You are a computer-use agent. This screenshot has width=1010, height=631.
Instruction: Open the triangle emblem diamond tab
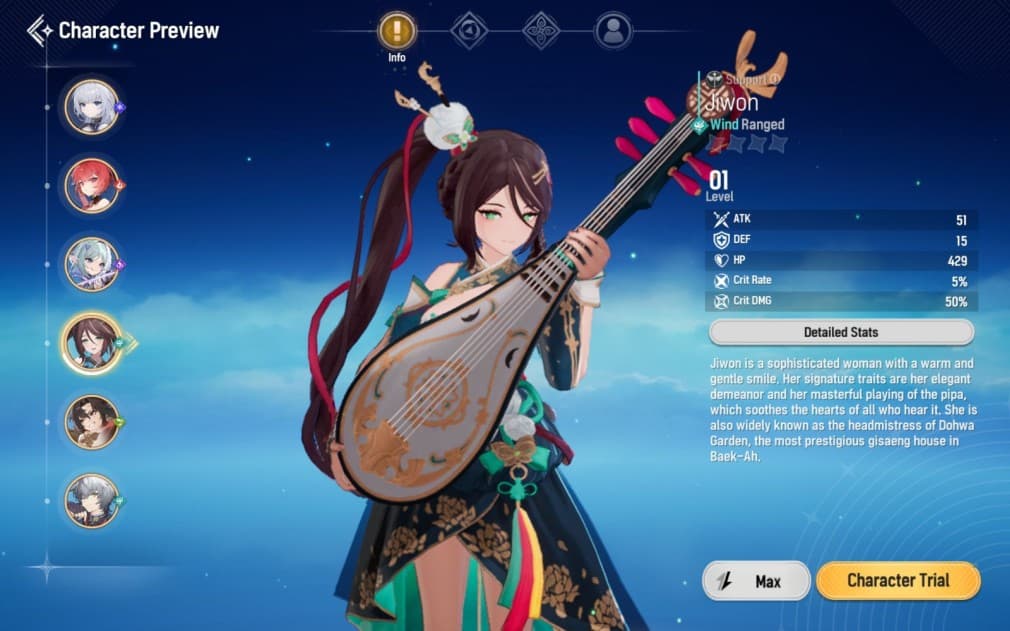469,31
